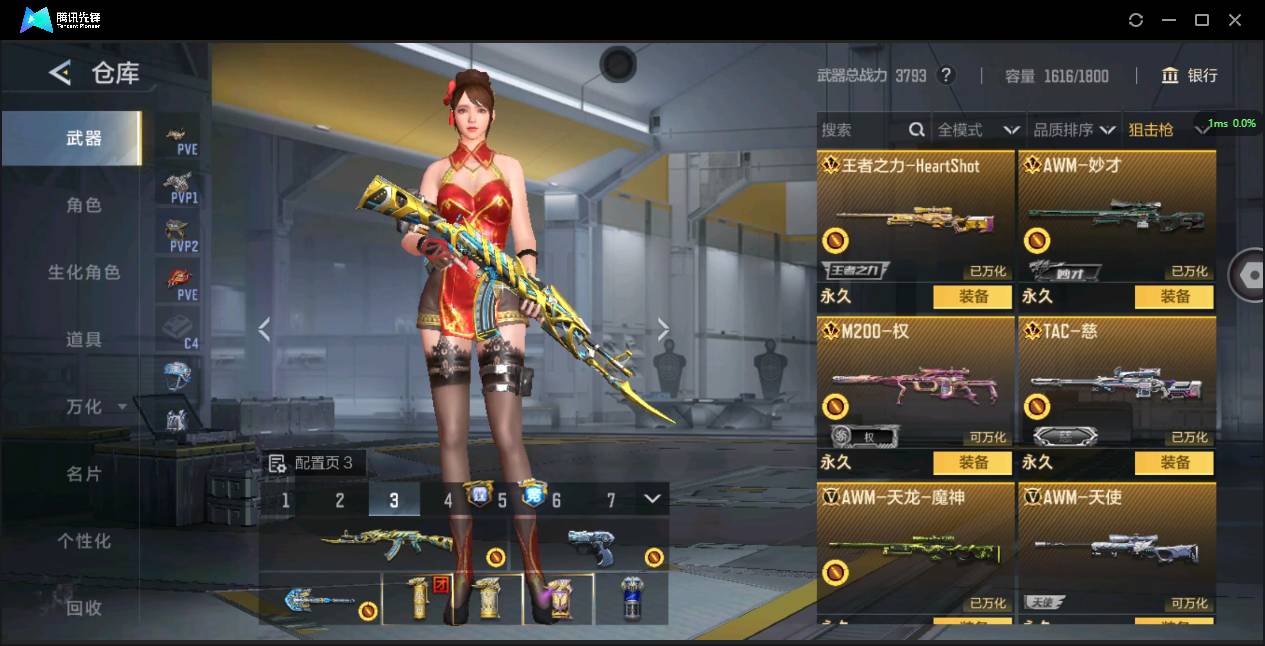Screen dimensions: 1265x646
Task: Equip the M200-权 sniper rifle
Action: pyautogui.click(x=973, y=463)
